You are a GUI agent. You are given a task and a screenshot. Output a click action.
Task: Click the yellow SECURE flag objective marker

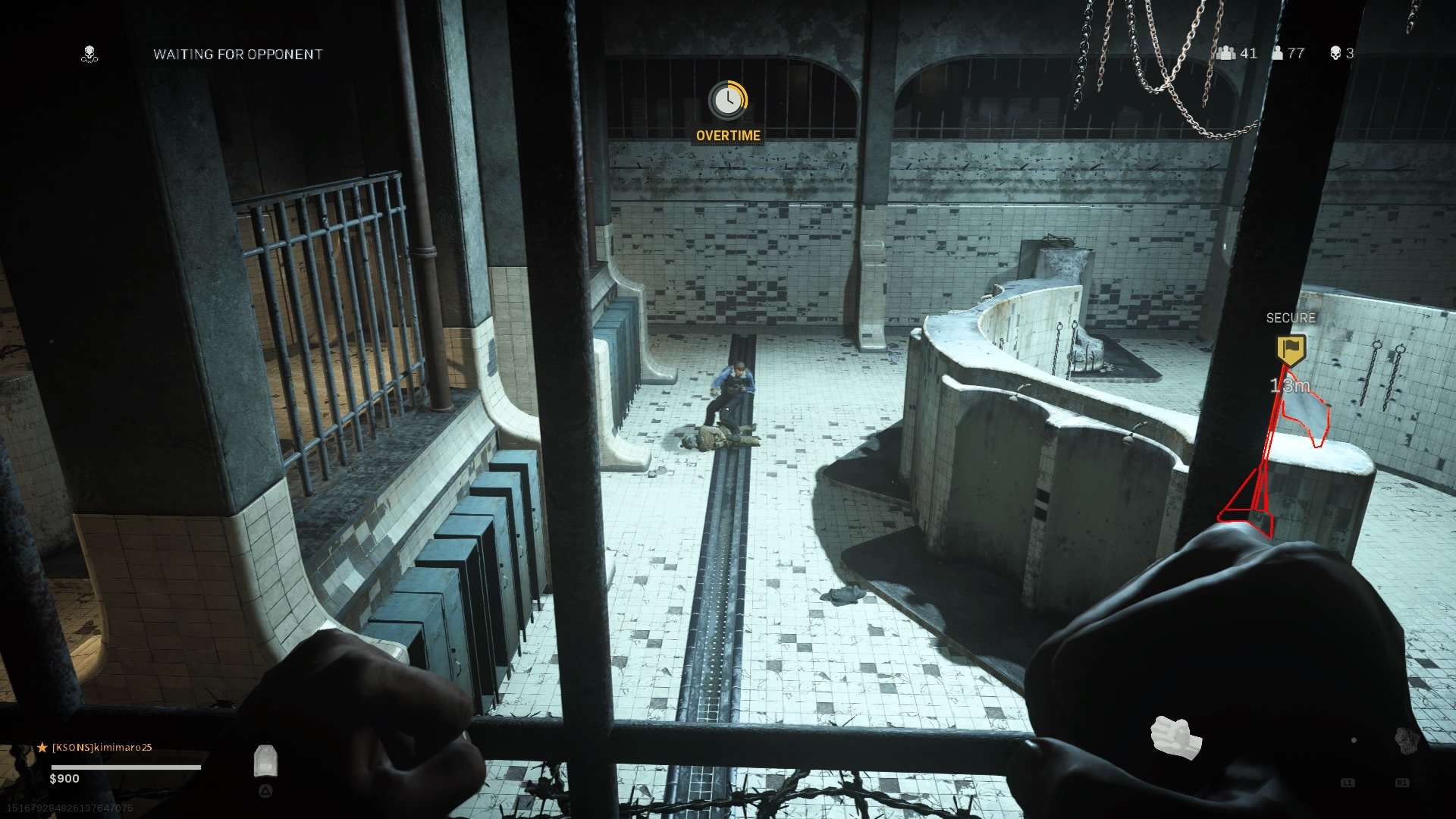(x=1291, y=350)
